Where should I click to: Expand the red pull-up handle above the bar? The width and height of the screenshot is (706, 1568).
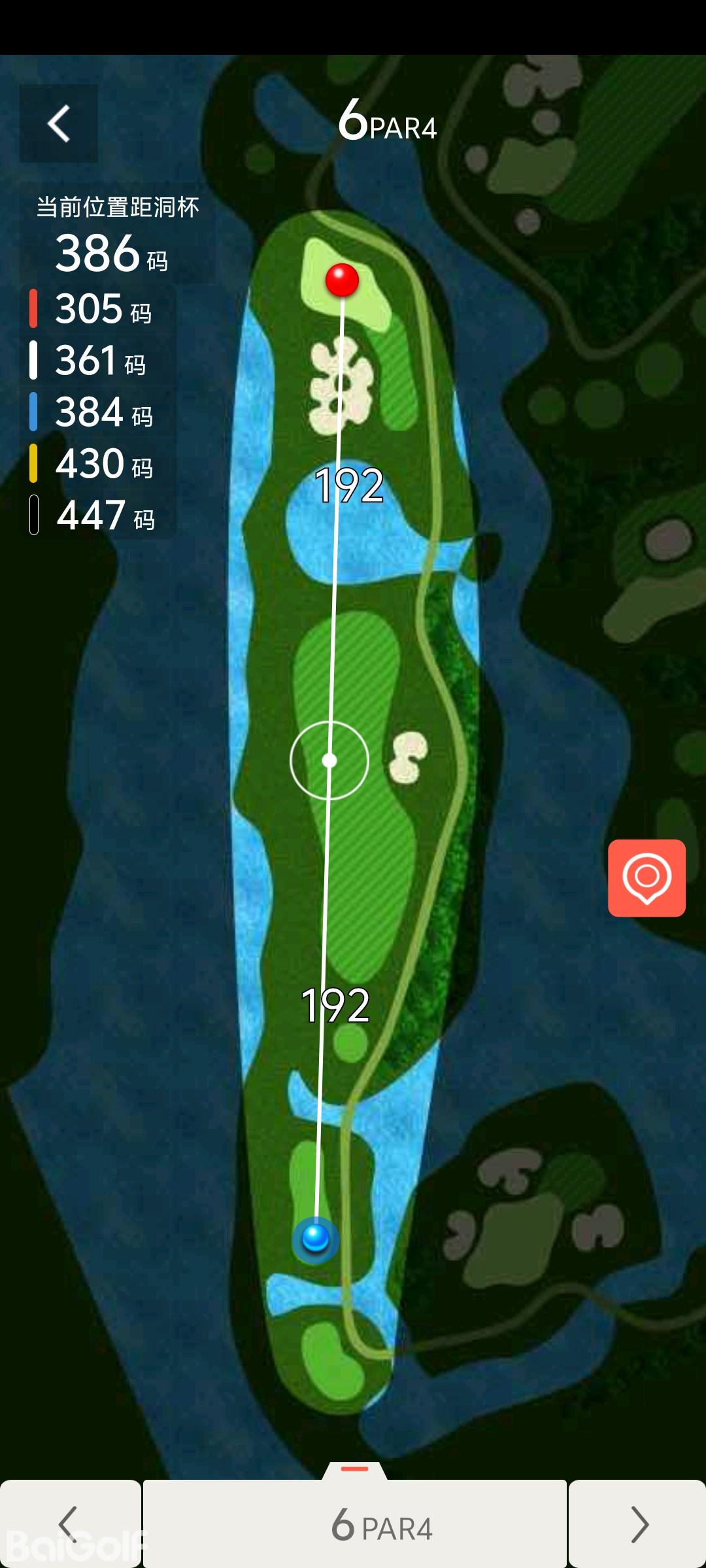[x=355, y=1469]
